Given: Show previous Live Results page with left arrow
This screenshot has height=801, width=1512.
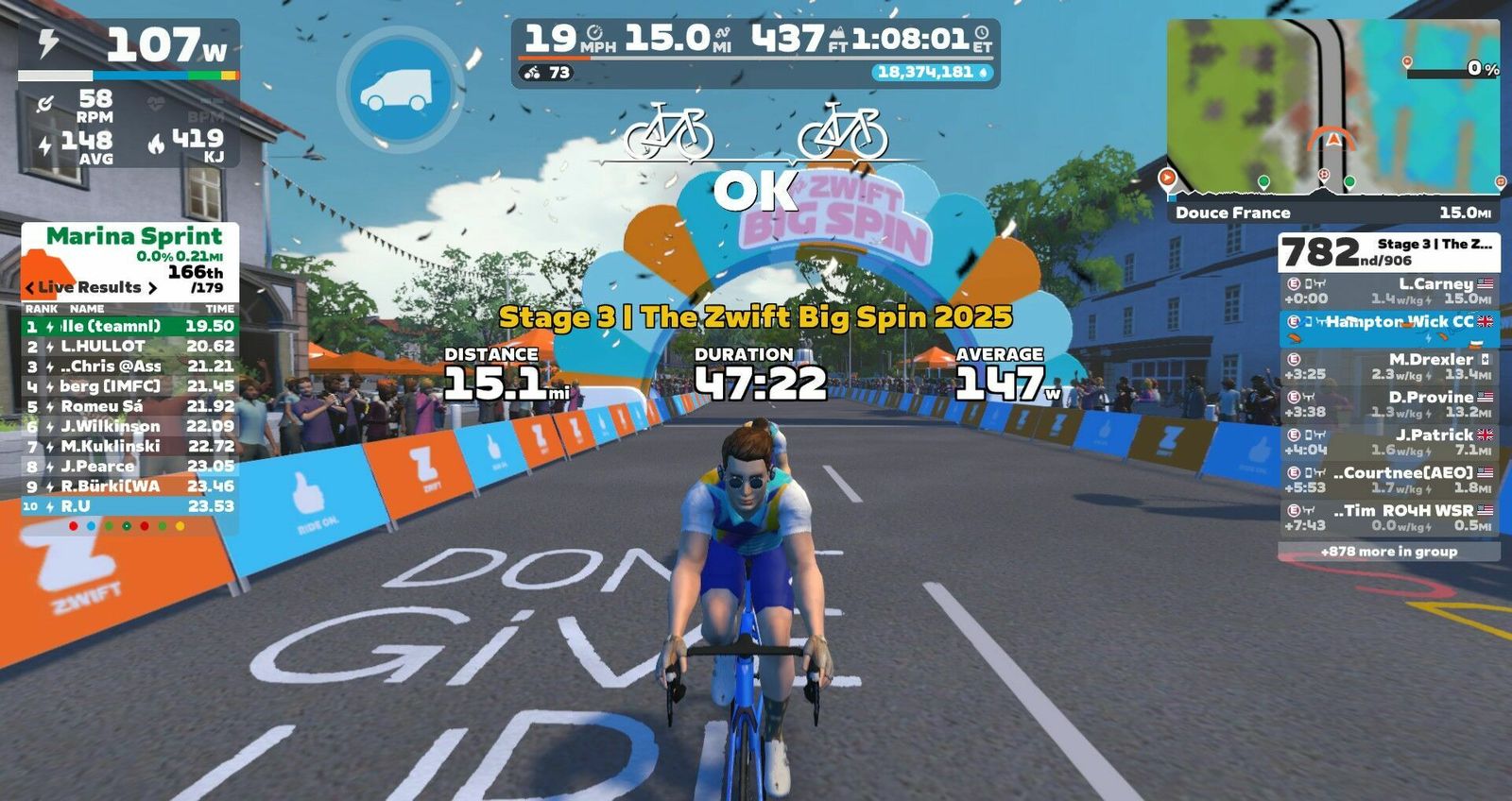Looking at the screenshot, I should (x=30, y=288).
